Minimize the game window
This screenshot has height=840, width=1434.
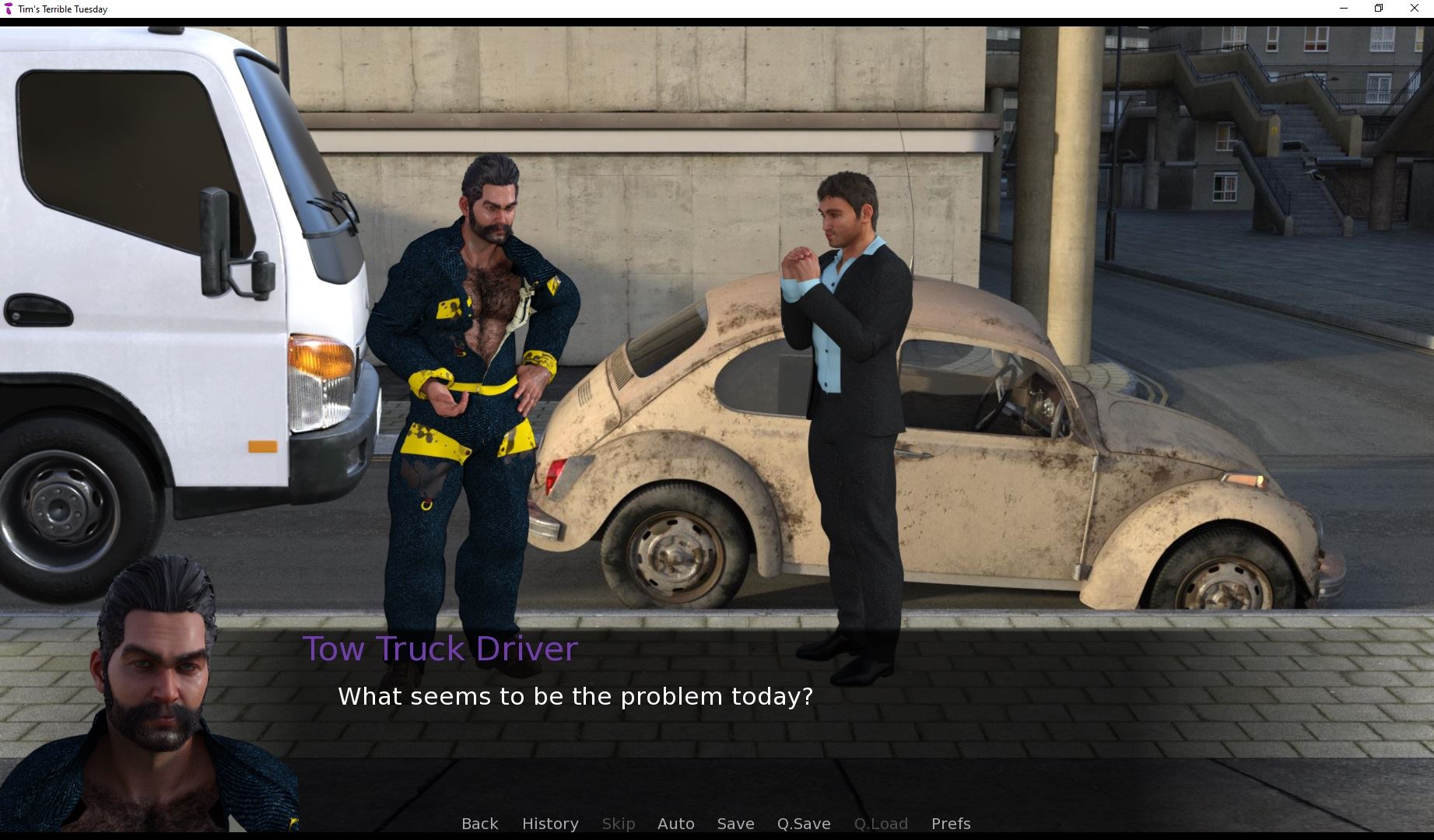(1343, 9)
